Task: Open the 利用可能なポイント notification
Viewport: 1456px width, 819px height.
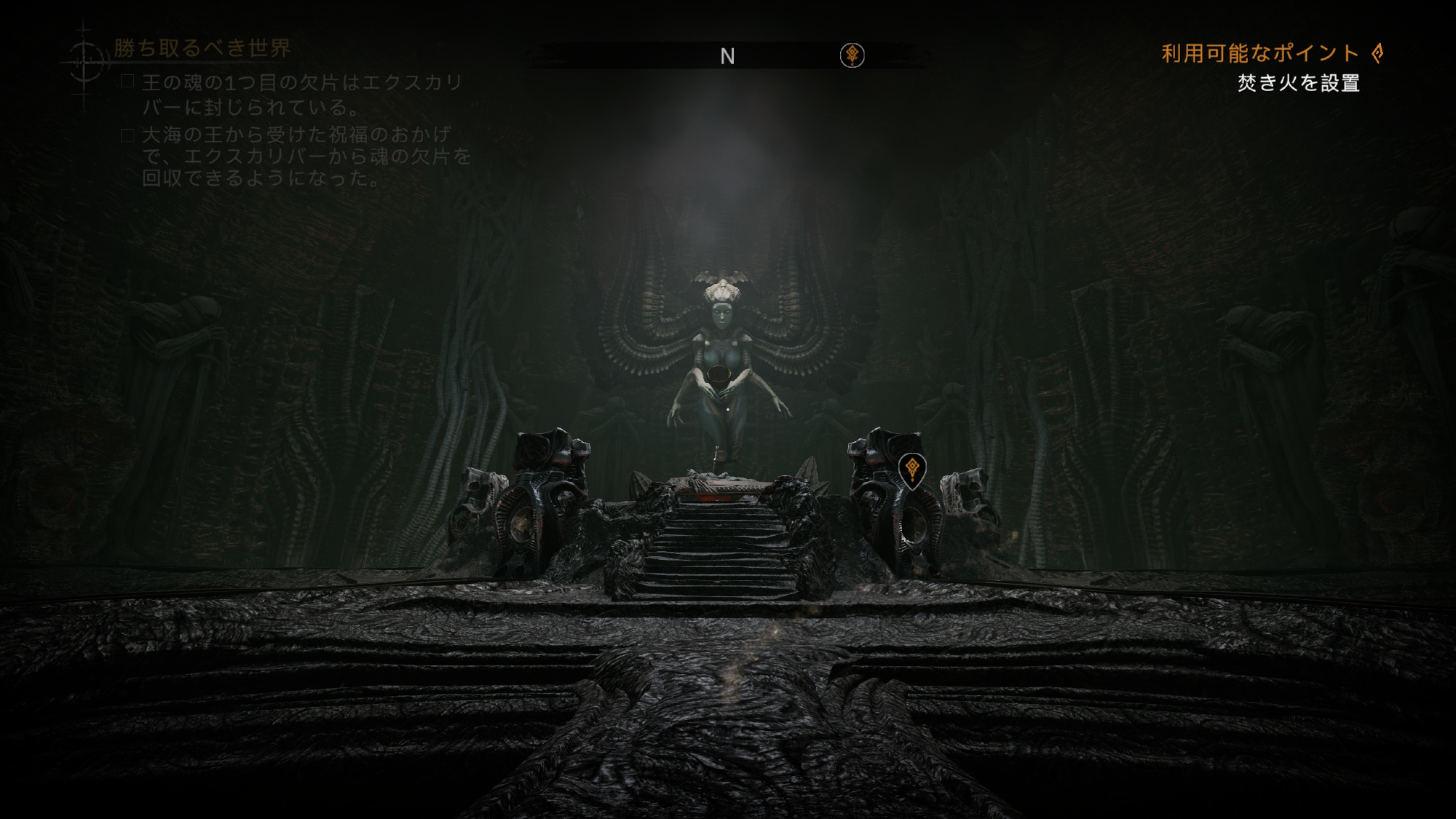Action: tap(1271, 53)
